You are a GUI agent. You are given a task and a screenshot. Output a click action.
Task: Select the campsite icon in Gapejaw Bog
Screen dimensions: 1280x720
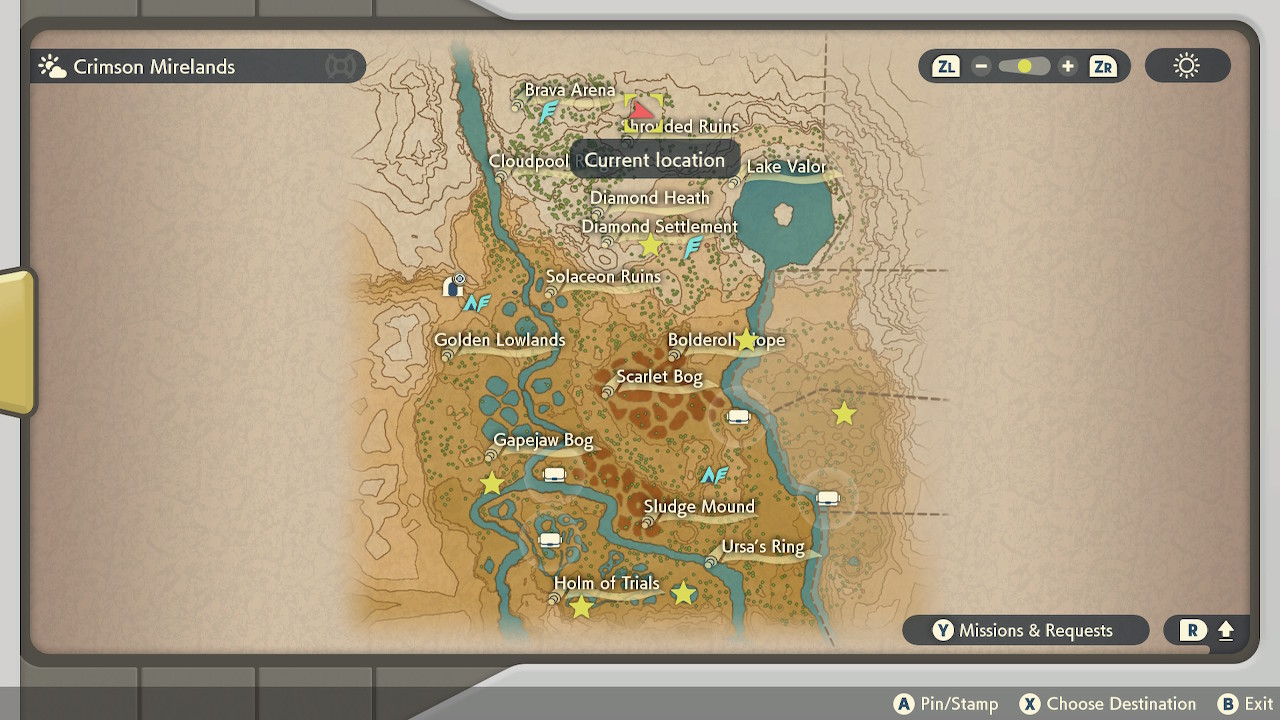click(553, 473)
